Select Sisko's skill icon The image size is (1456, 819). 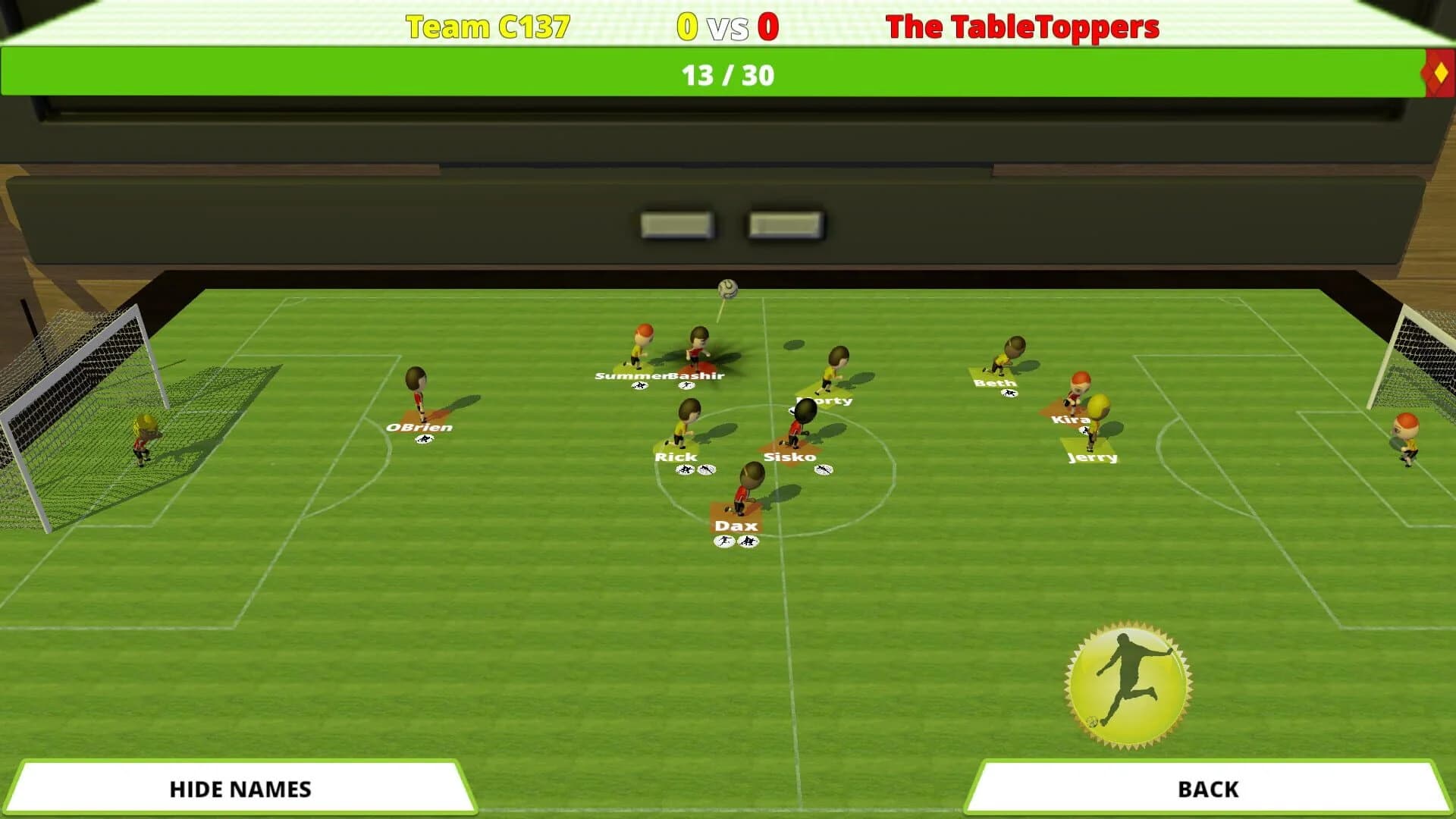pos(824,469)
